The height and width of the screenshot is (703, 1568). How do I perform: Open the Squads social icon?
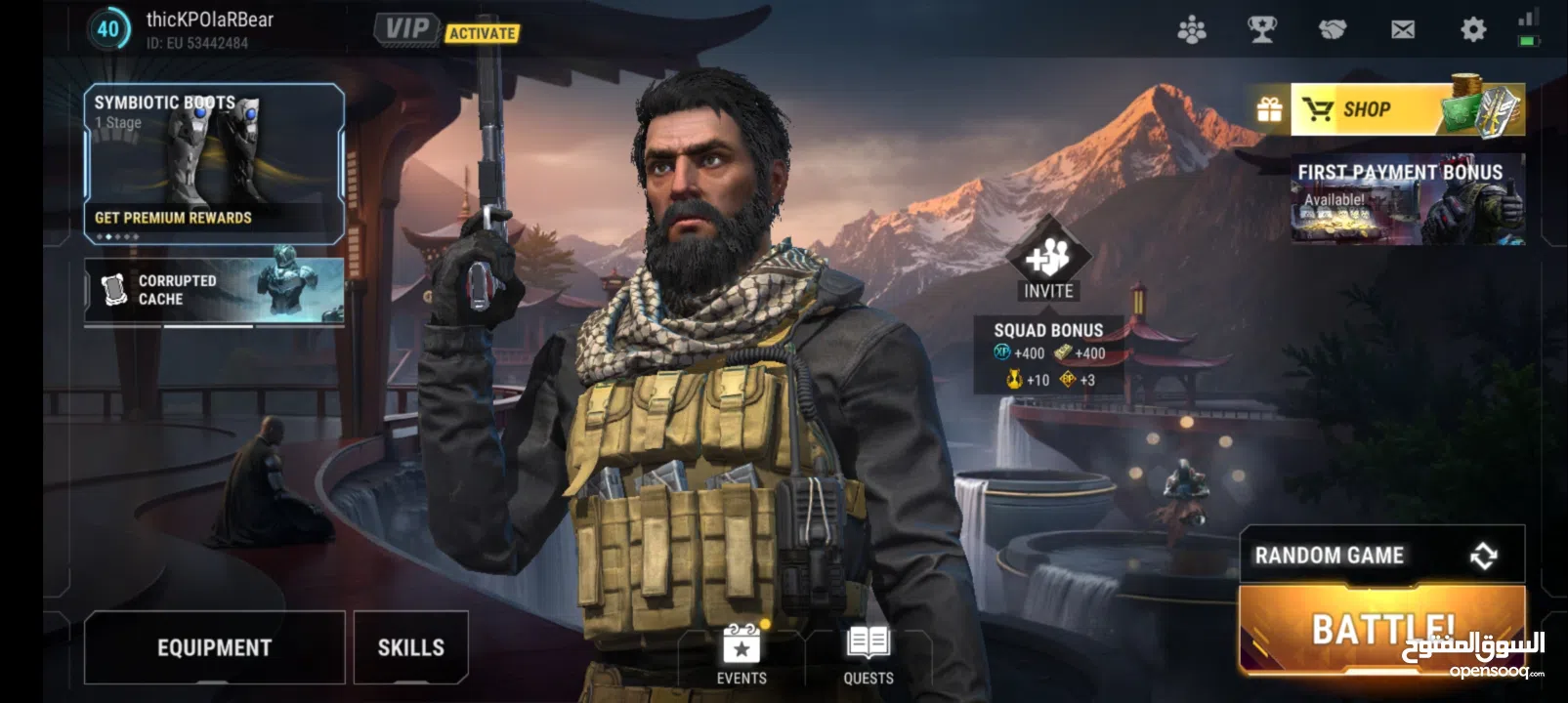1194,29
